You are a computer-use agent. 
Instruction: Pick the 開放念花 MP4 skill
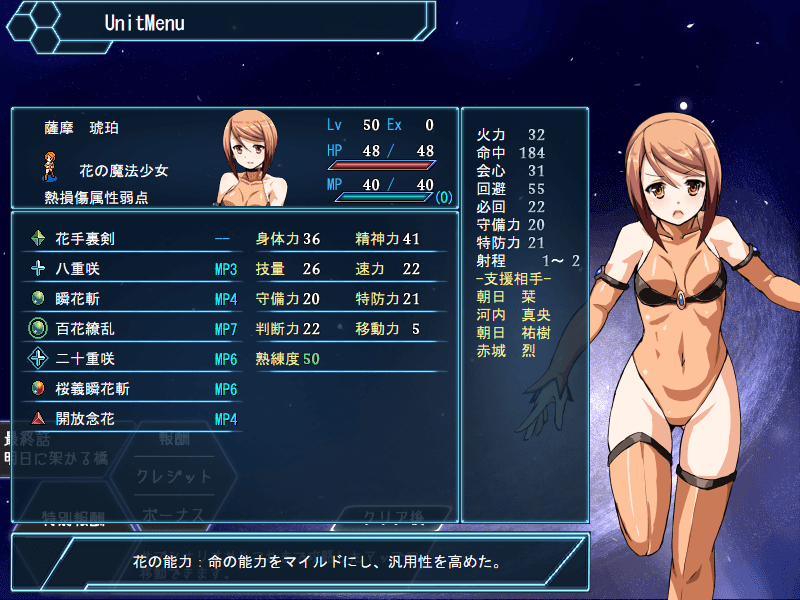(135, 419)
